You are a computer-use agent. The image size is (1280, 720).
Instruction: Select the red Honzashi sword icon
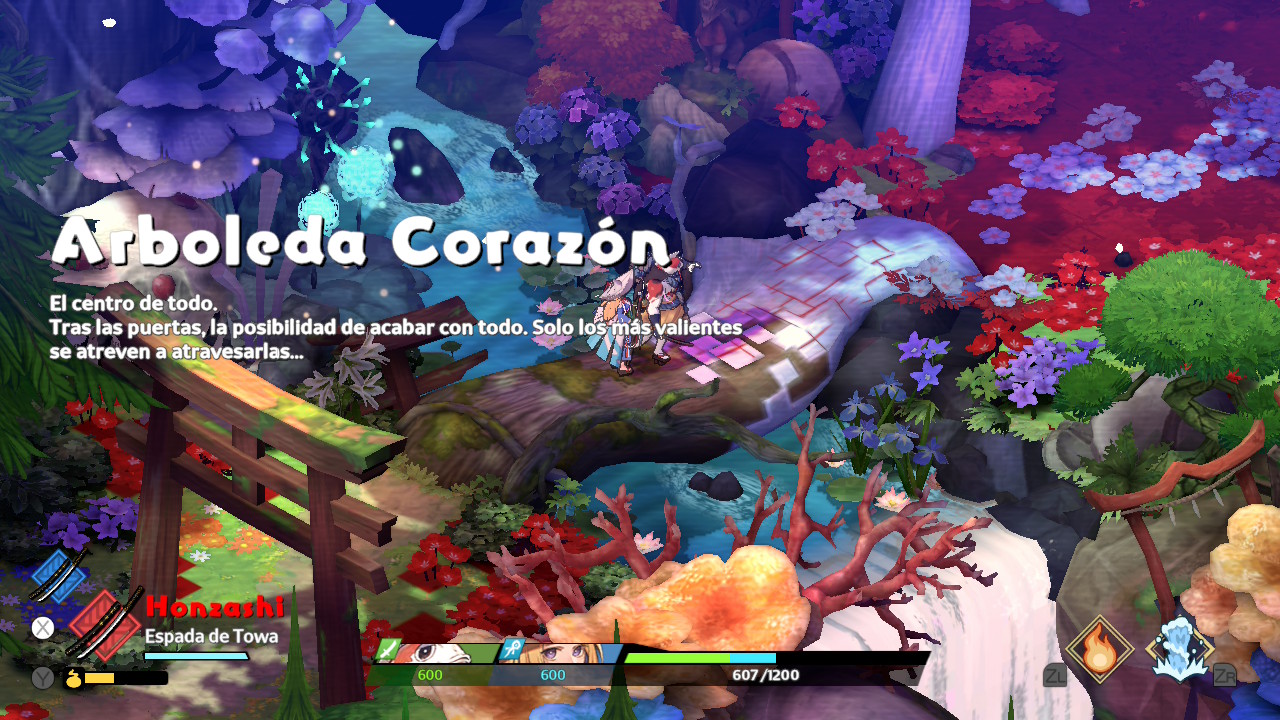click(106, 625)
